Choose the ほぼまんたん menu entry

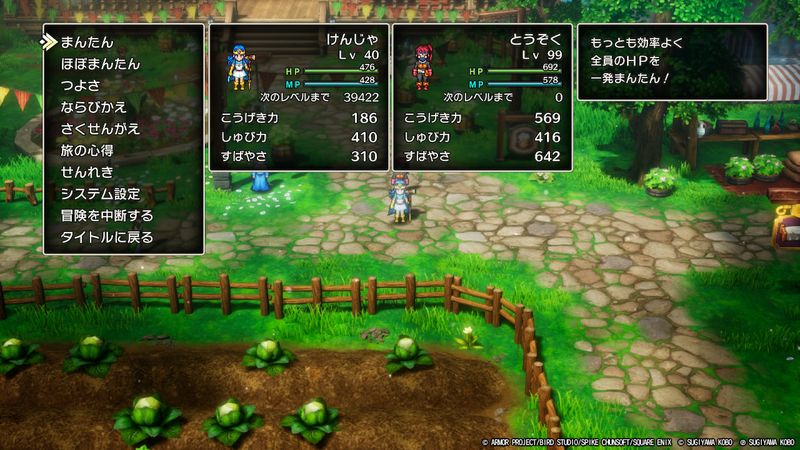[x=100, y=64]
